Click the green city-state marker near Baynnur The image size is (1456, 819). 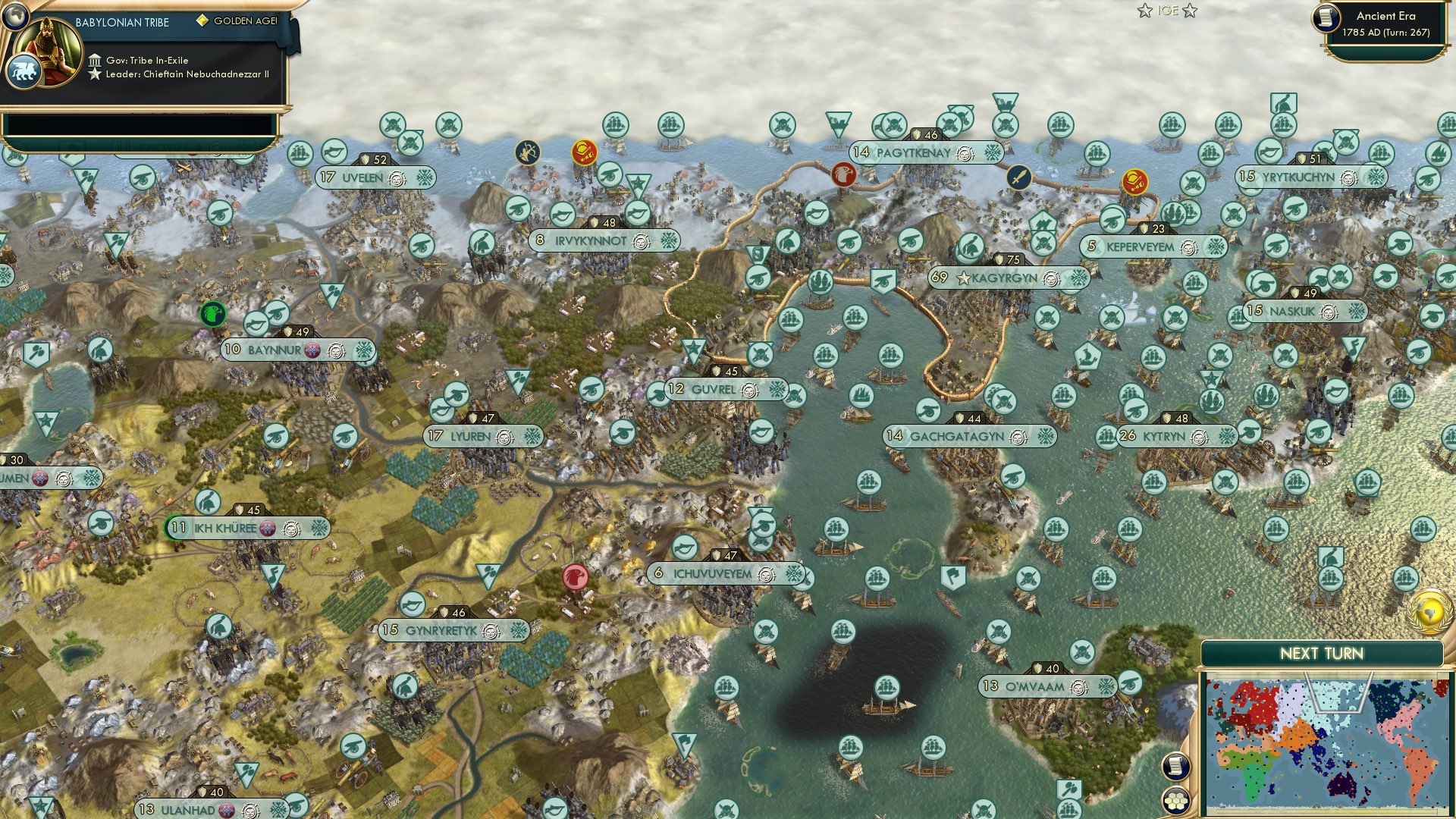213,312
